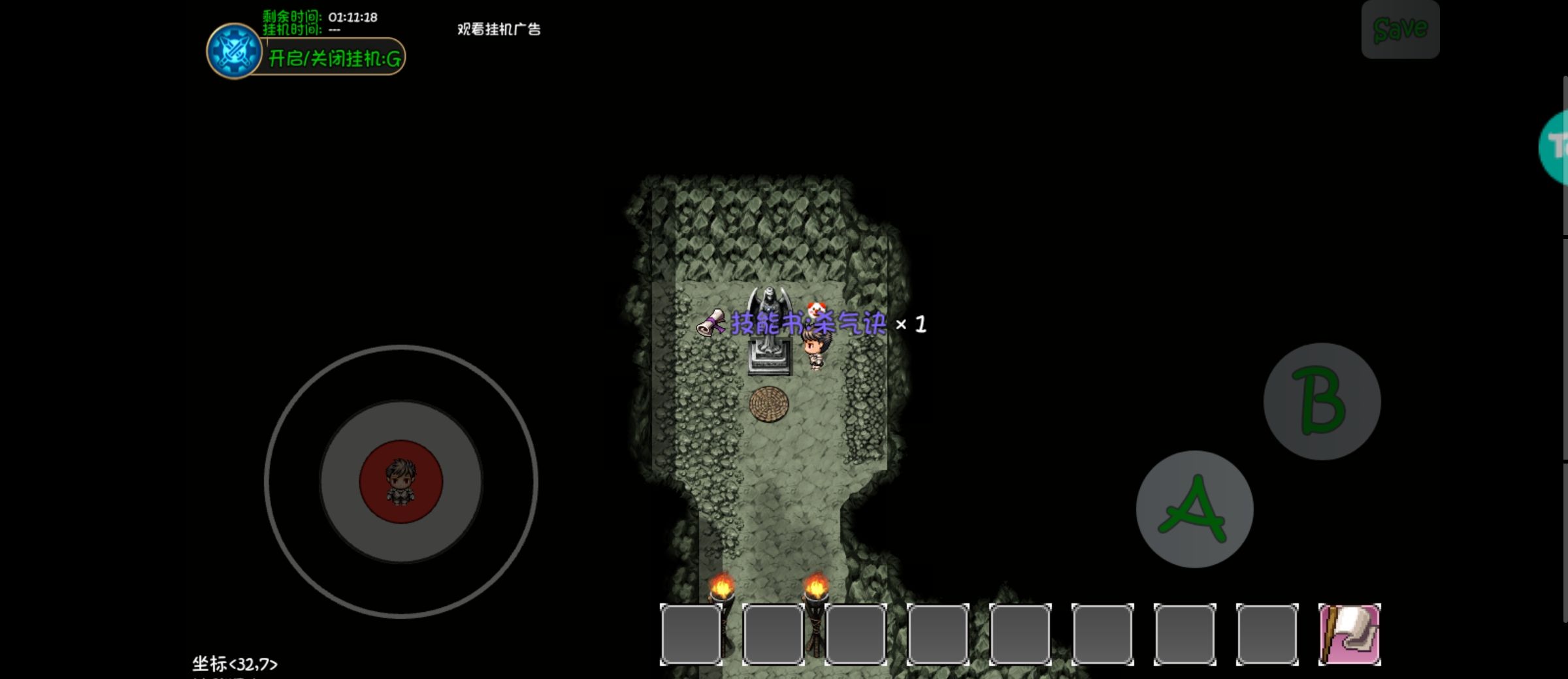The width and height of the screenshot is (1568, 679).
Task: Select the white flag hotbar slot
Action: (x=1349, y=634)
